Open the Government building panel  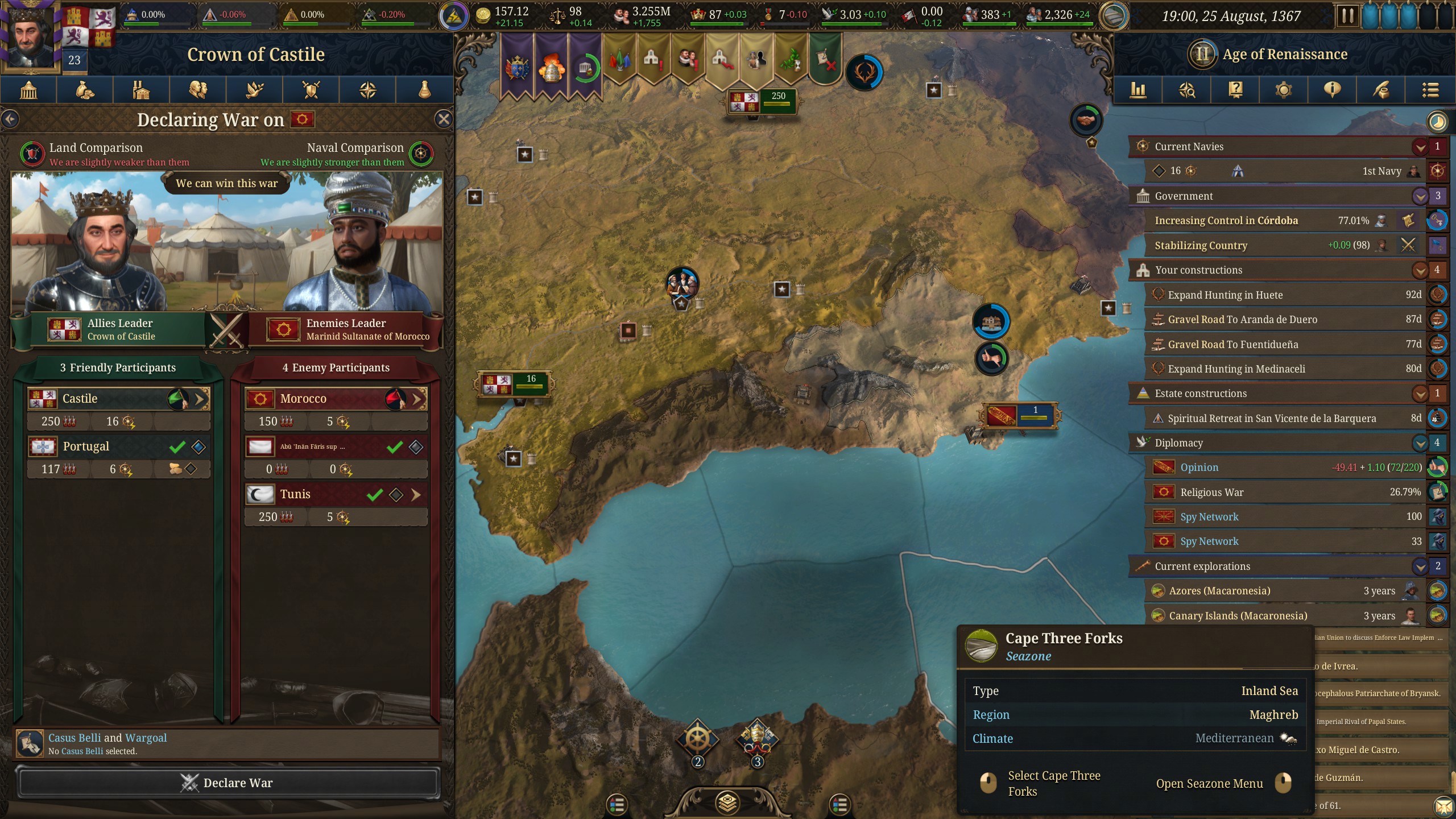28,90
